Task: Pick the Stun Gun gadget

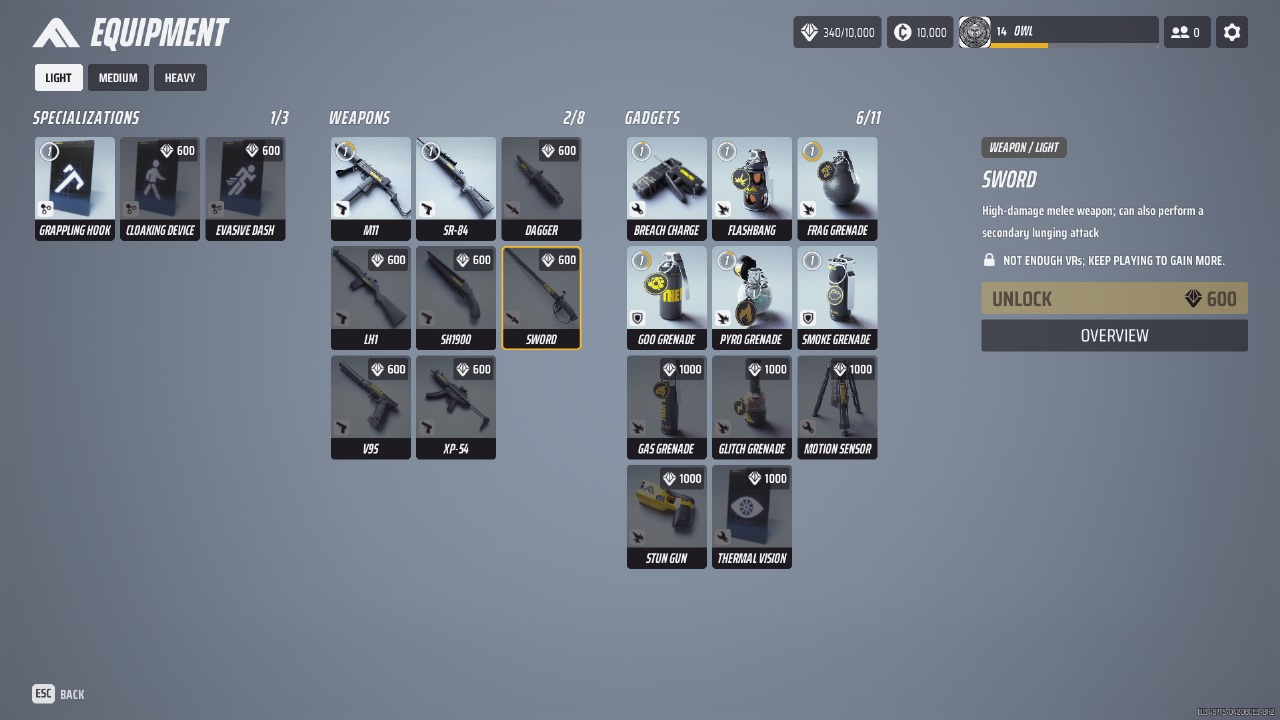Action: [667, 516]
